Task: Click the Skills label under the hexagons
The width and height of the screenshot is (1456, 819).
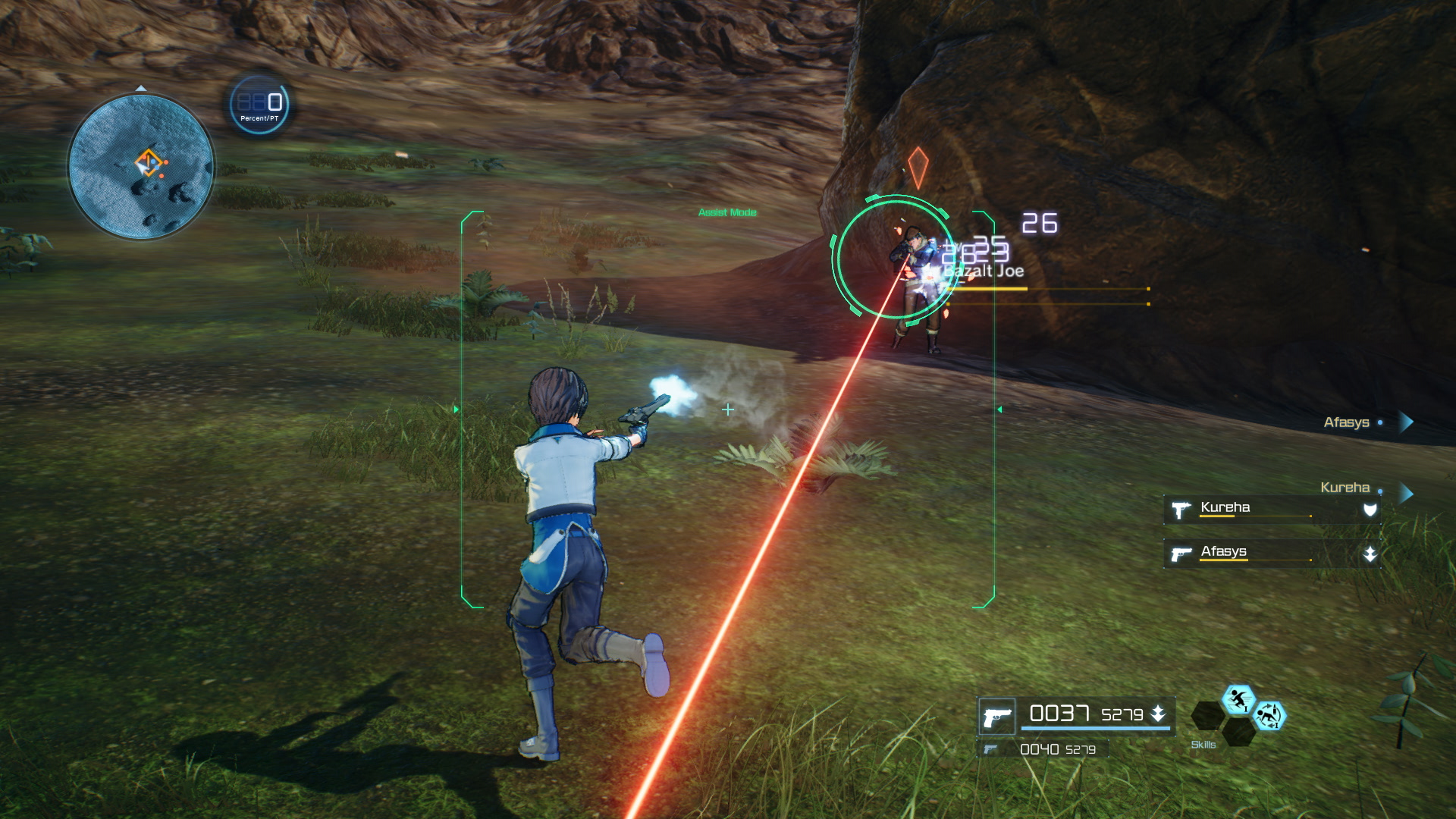Action: (x=1203, y=745)
